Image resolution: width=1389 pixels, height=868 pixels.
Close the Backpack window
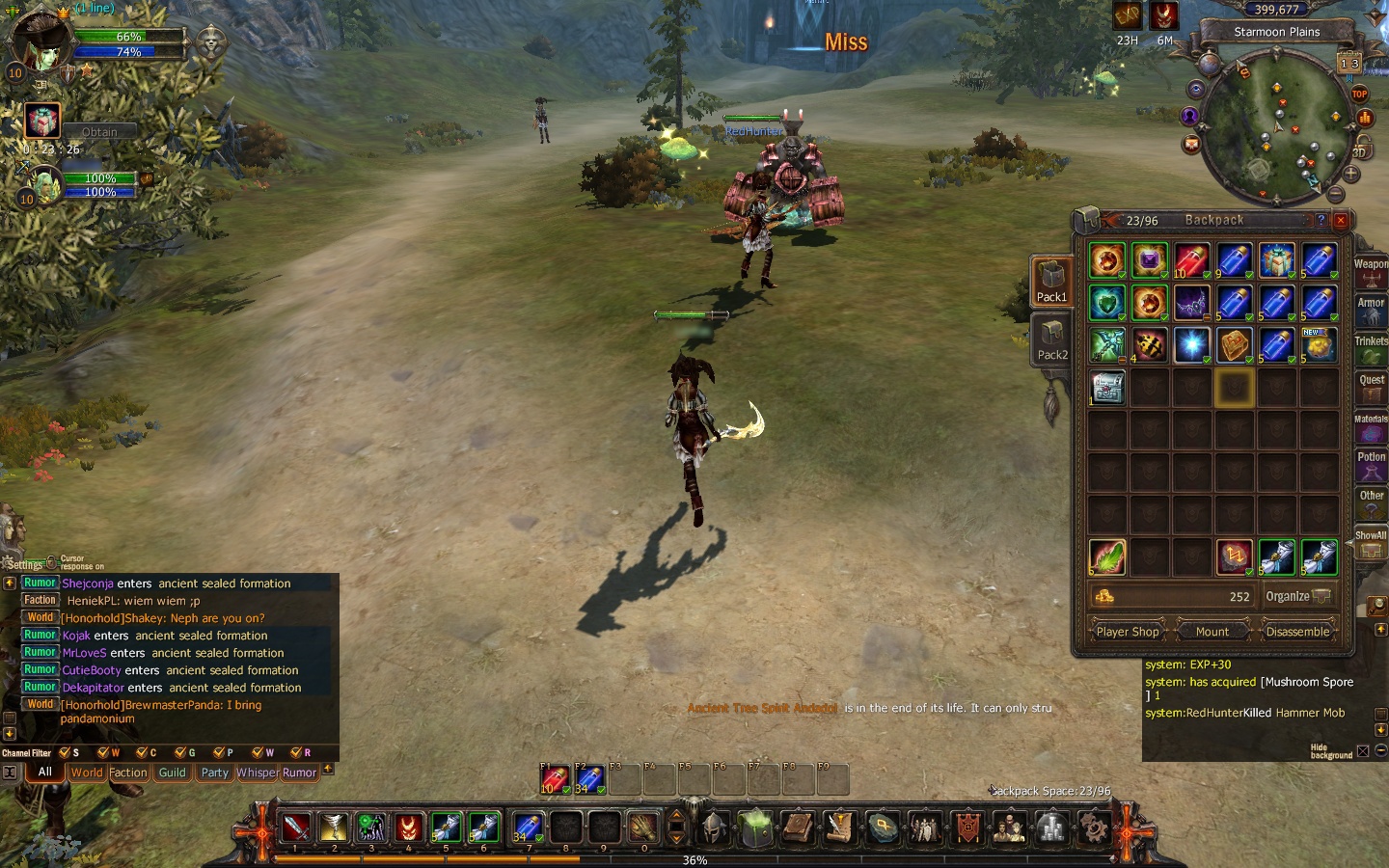(x=1340, y=220)
